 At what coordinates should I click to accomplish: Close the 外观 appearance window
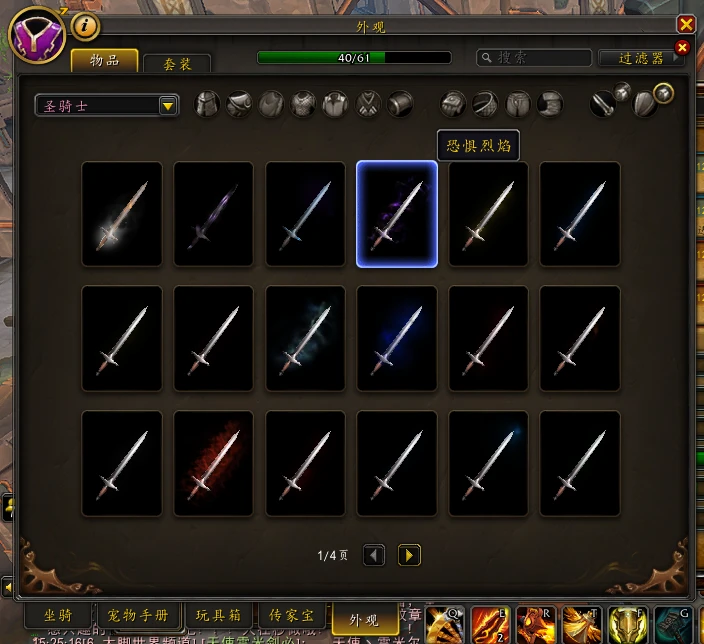[686, 24]
